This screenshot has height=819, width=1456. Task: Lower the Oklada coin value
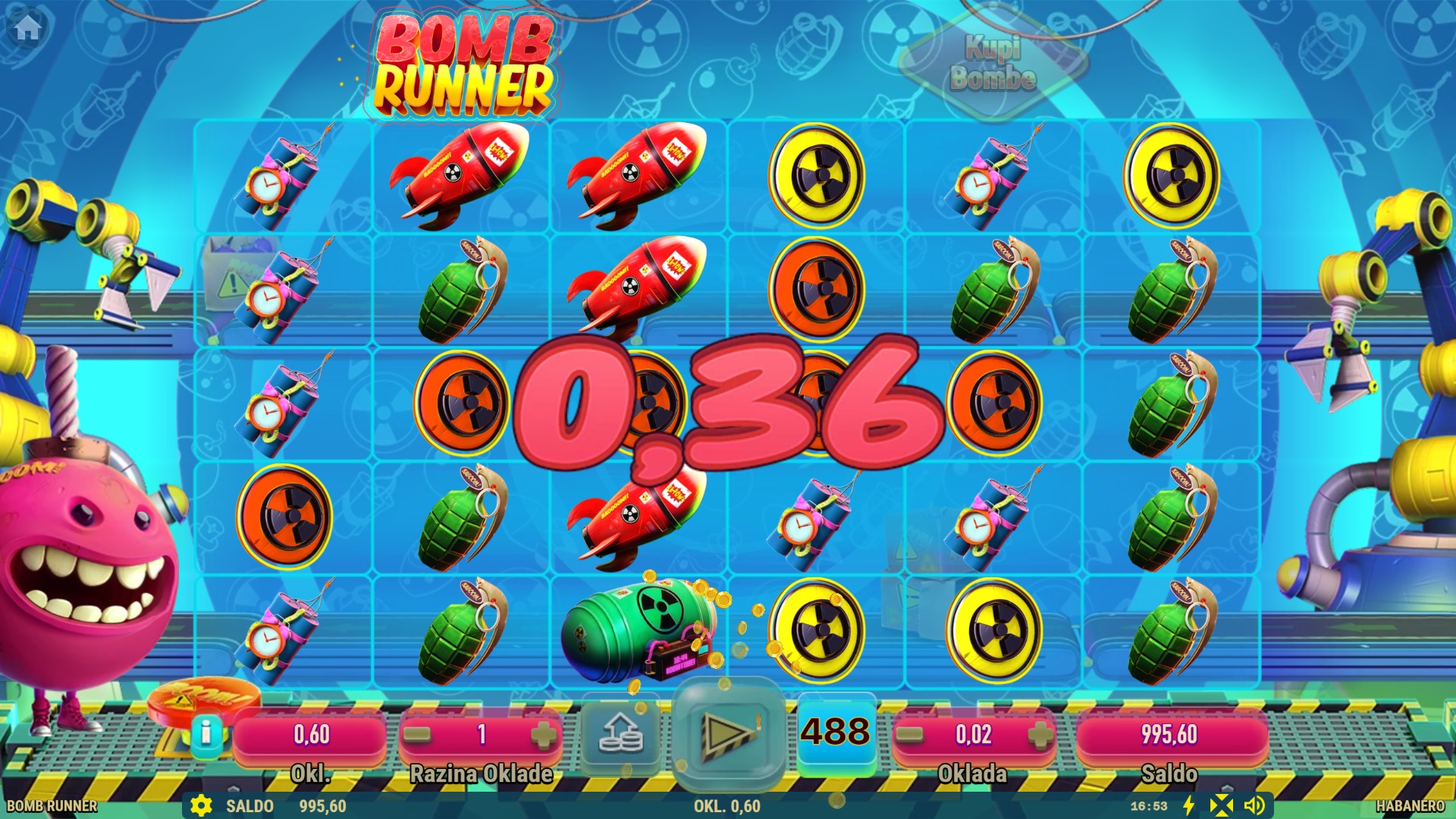(x=910, y=734)
